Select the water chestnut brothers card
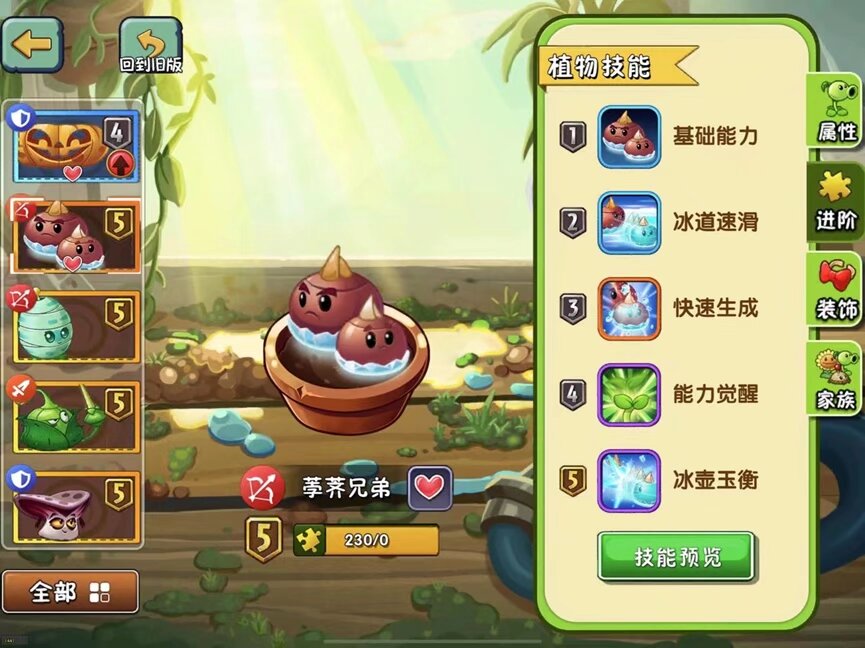Image resolution: width=865 pixels, height=648 pixels. (75, 236)
